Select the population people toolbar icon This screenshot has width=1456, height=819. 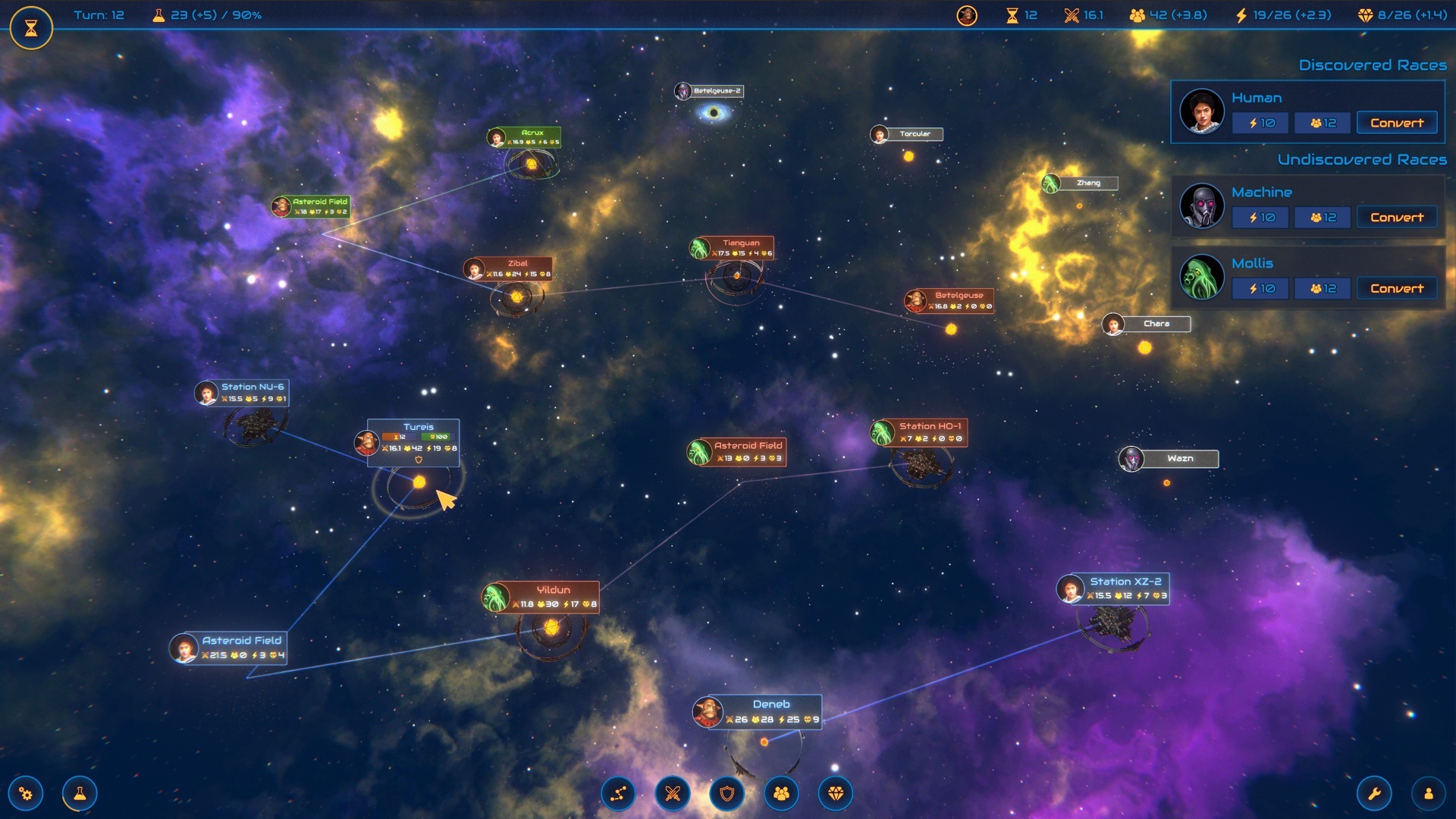[x=781, y=794]
